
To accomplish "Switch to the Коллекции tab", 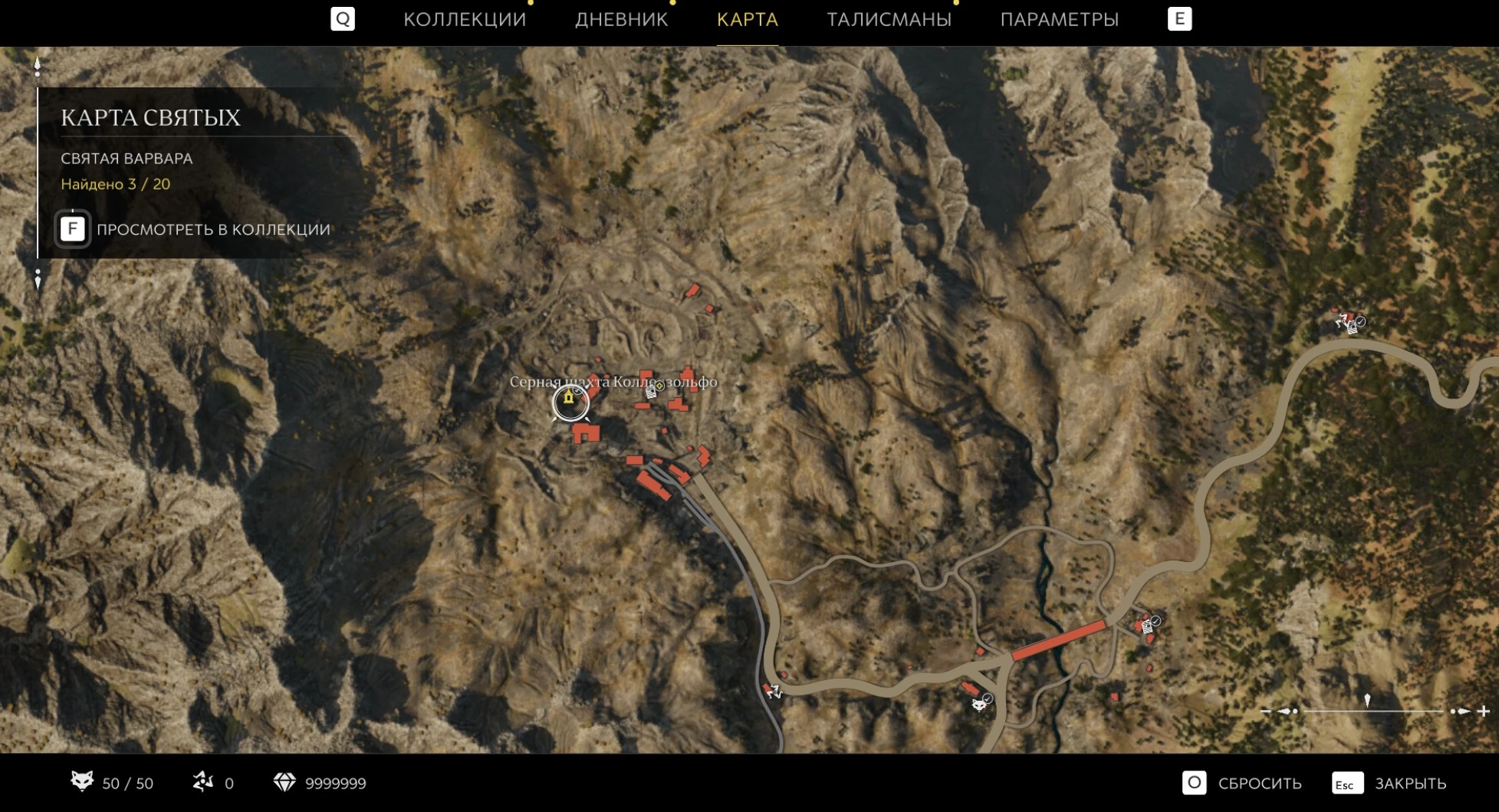I will (465, 20).
